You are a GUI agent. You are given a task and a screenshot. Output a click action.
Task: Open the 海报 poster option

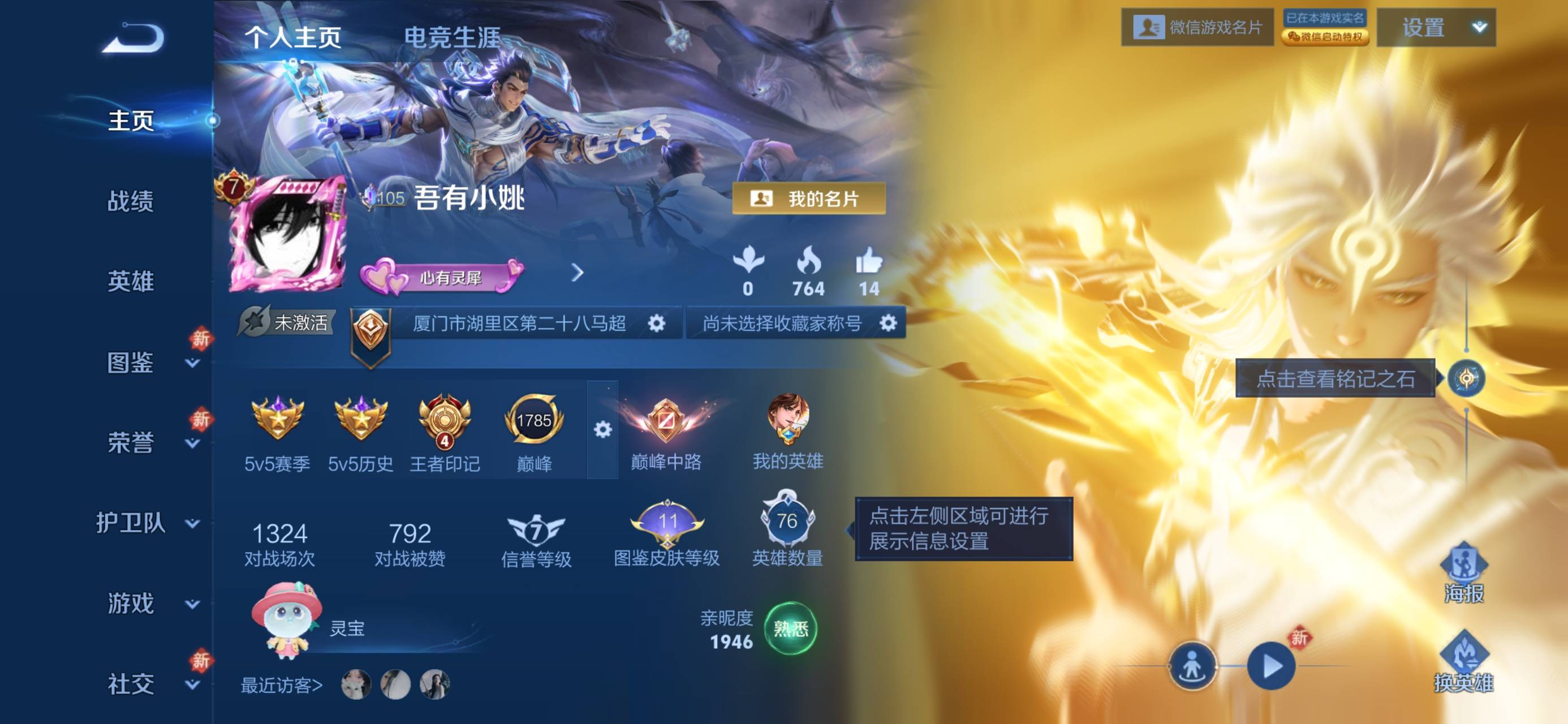pyautogui.click(x=1463, y=574)
